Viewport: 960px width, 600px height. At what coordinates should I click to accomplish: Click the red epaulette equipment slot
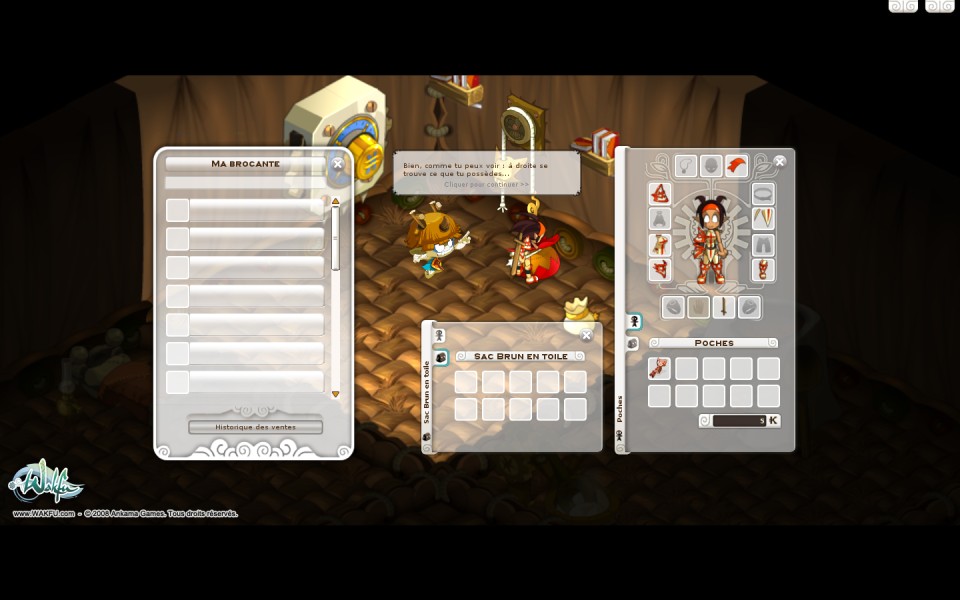[x=659, y=270]
